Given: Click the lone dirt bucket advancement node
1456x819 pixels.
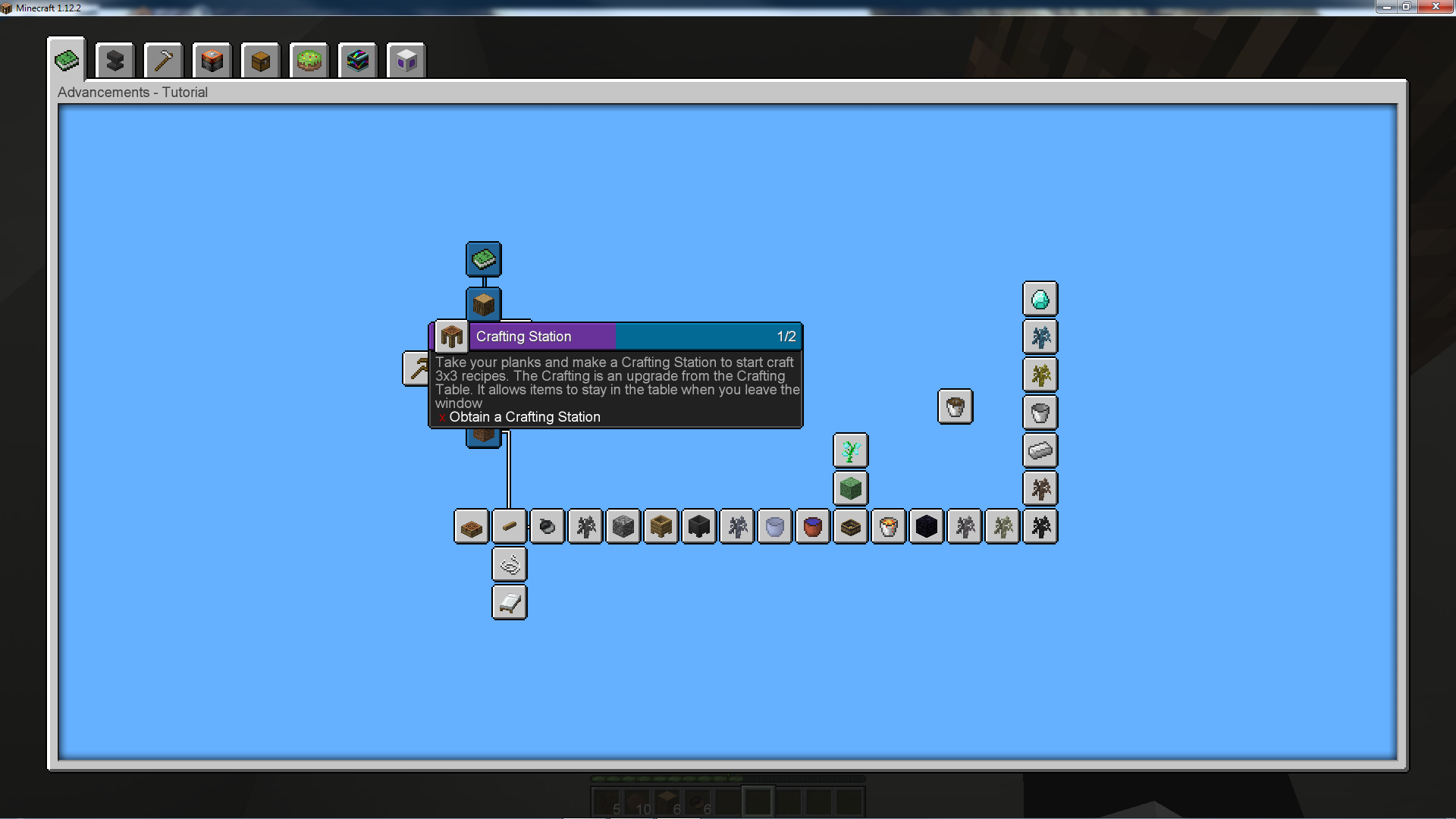Looking at the screenshot, I should tap(955, 407).
